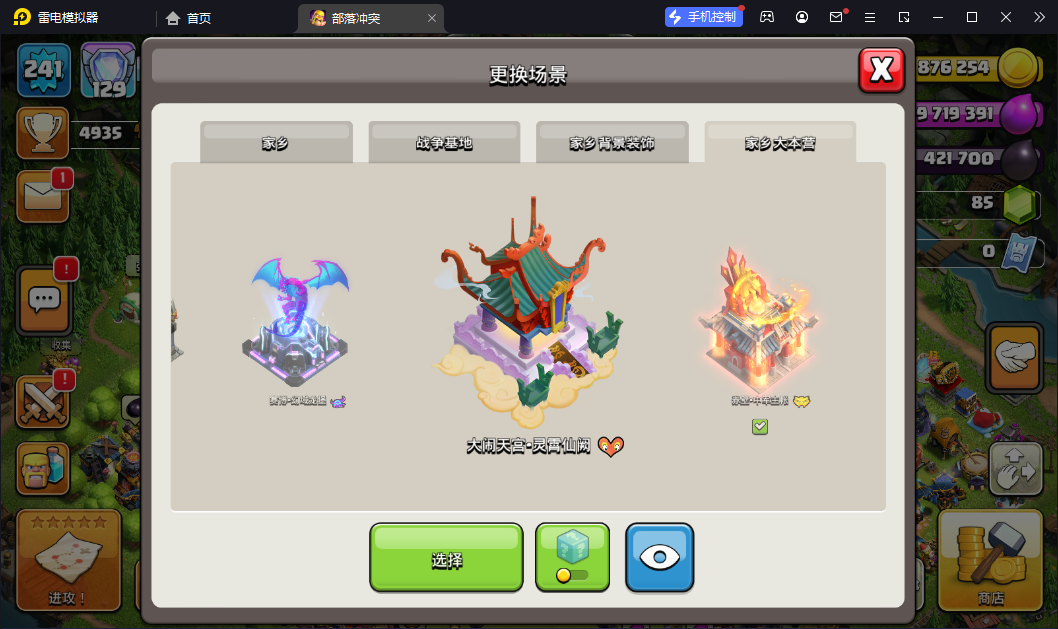Click the 手机控制 button in the title bar
The image size is (1058, 629).
click(704, 17)
